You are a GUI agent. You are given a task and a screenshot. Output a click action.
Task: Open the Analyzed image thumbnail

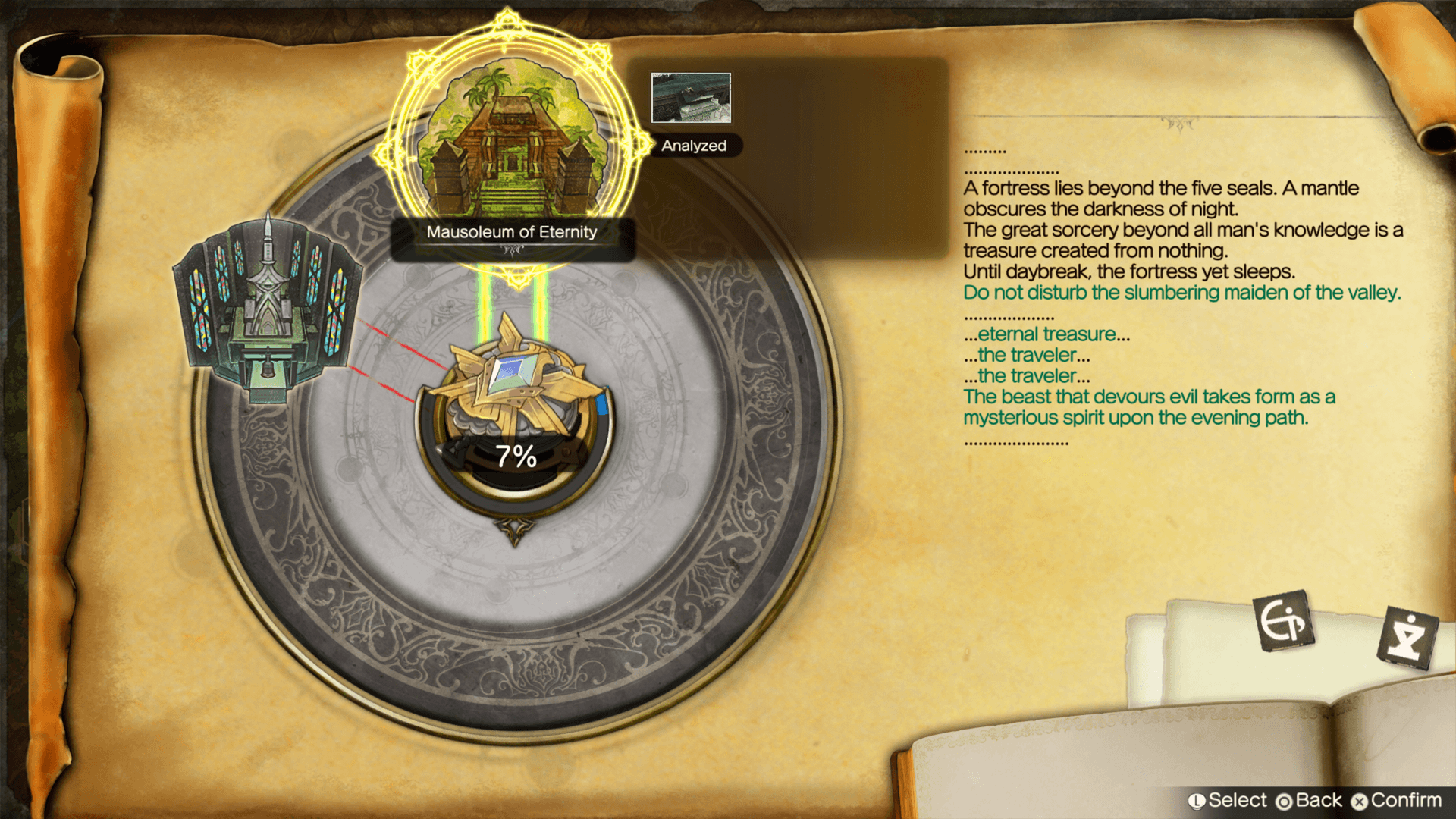point(691,98)
